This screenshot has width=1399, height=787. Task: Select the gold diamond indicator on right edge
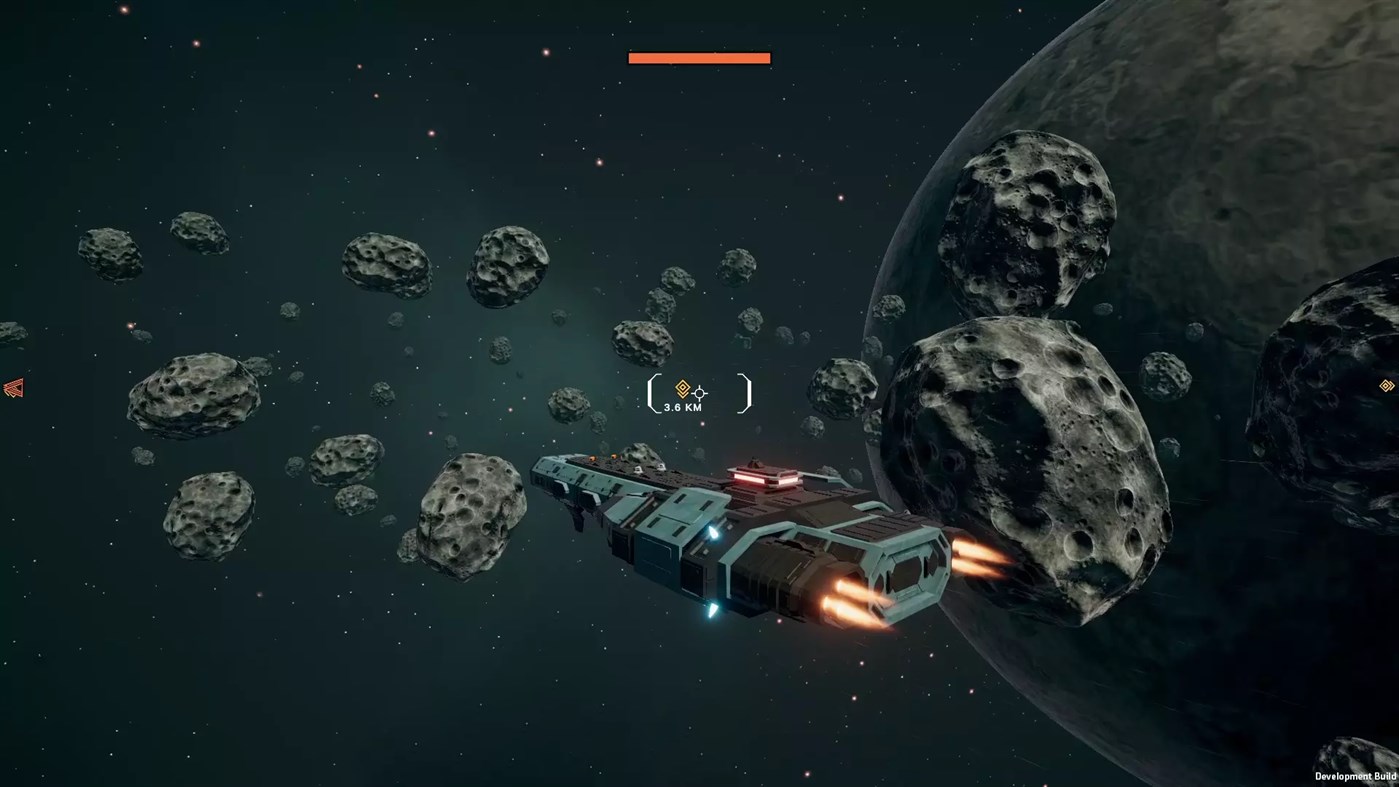(x=1386, y=385)
